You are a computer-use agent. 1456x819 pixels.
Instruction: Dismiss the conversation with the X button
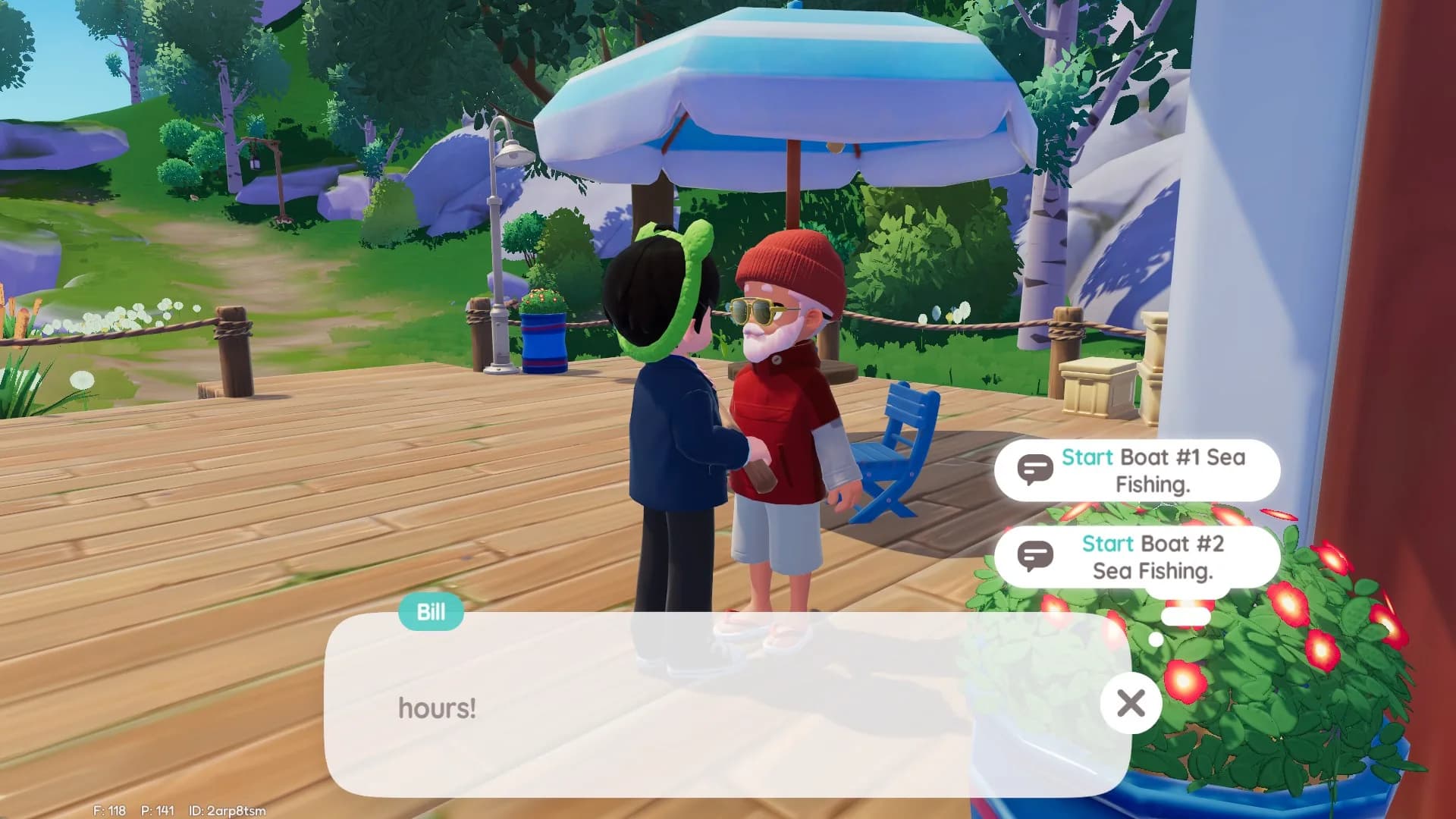(x=1131, y=703)
